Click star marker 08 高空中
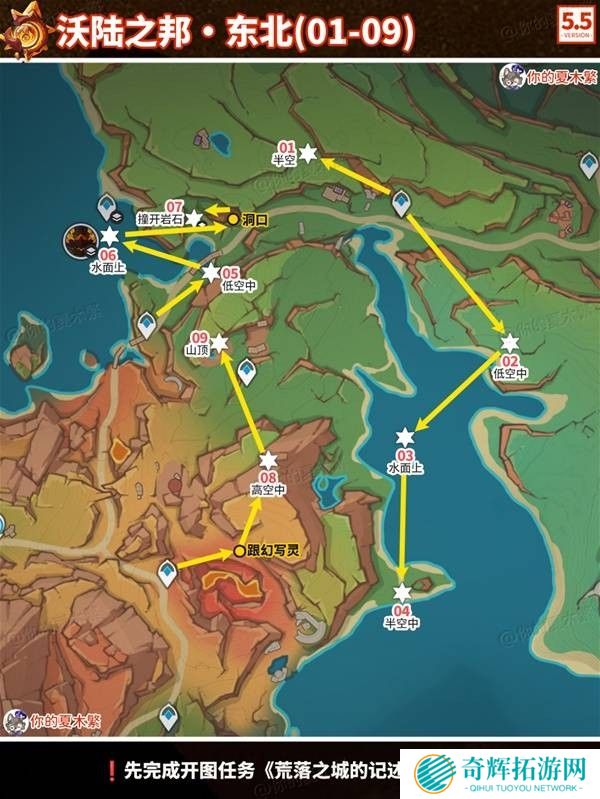This screenshot has height=799, width=600. tap(268, 459)
